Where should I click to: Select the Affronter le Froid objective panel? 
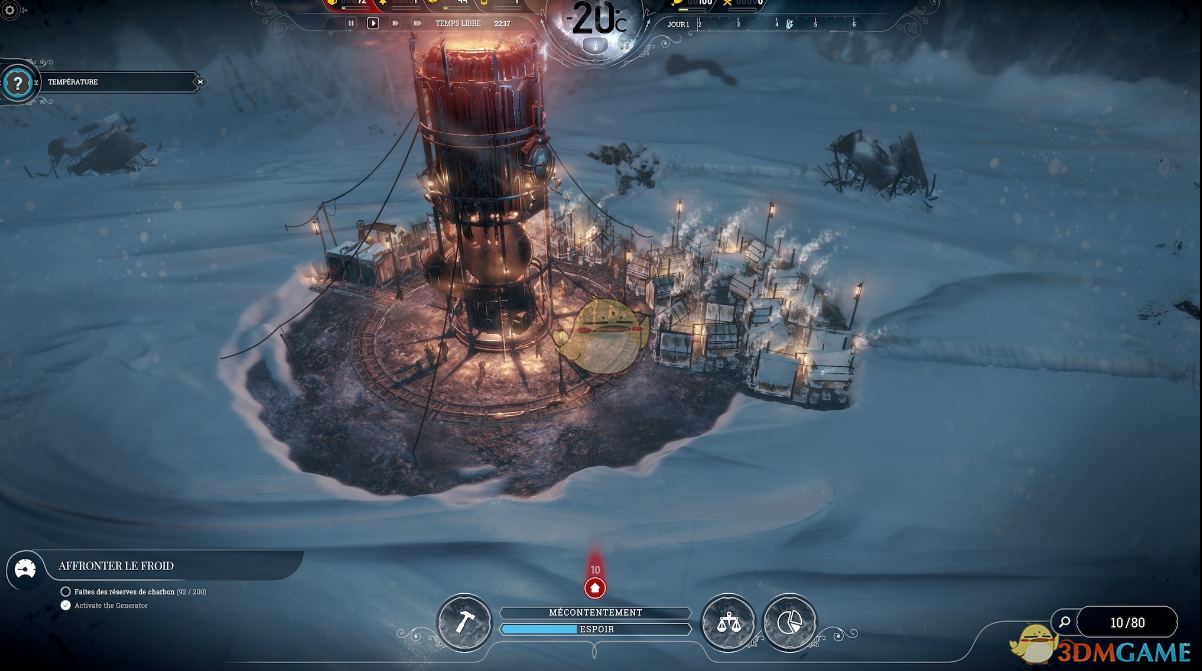click(150, 566)
